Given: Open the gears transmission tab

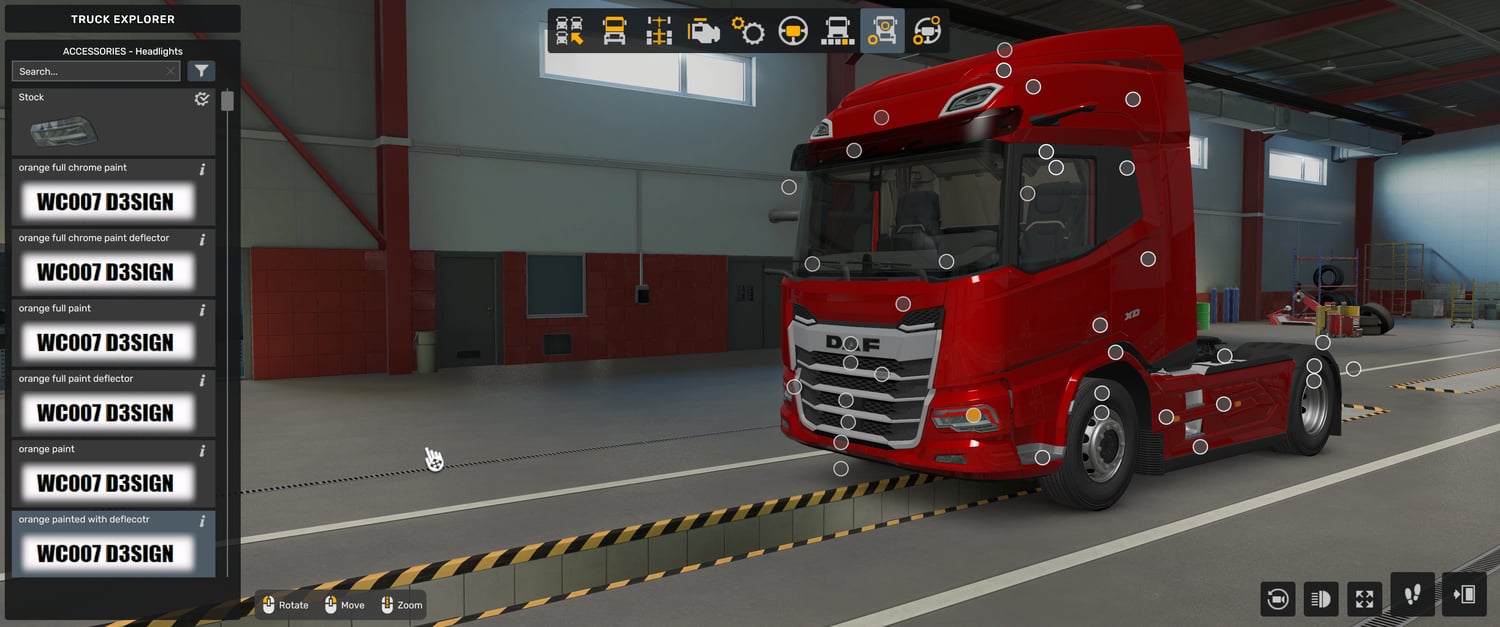Looking at the screenshot, I should click(748, 31).
